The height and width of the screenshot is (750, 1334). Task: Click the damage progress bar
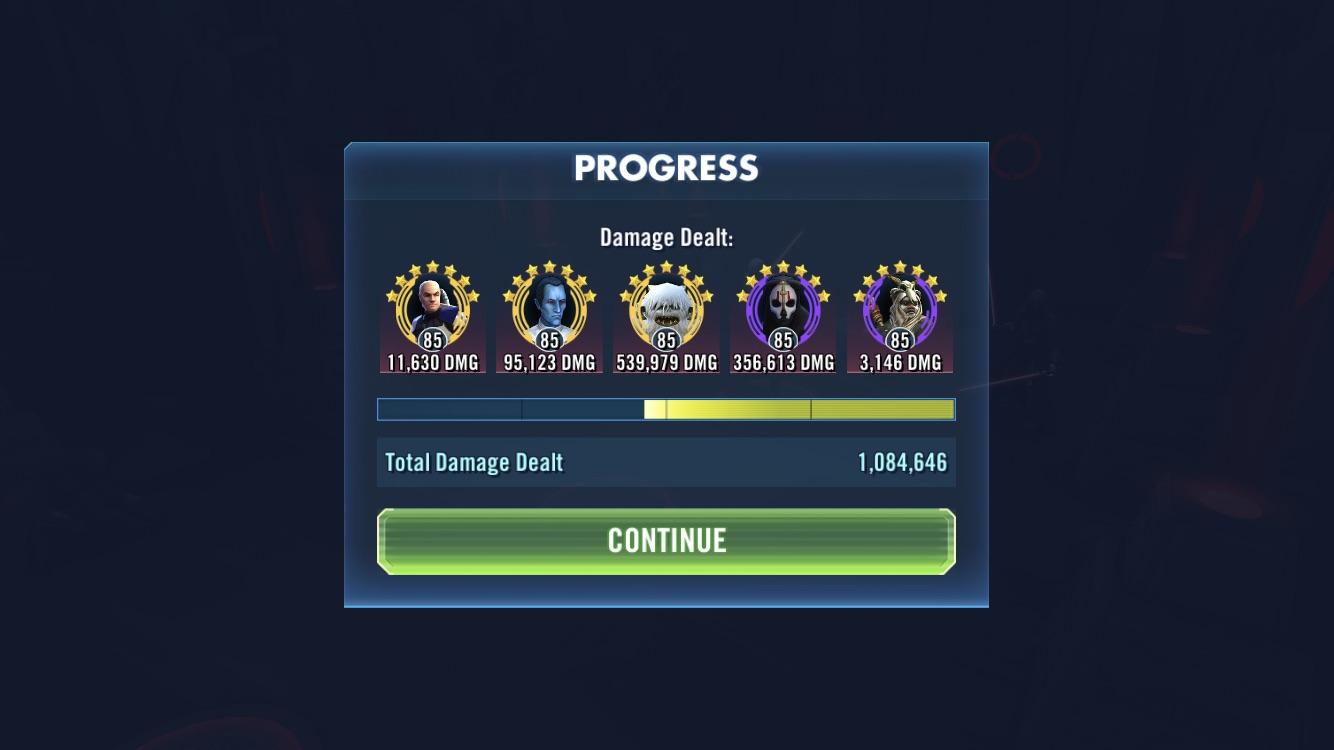pos(666,409)
